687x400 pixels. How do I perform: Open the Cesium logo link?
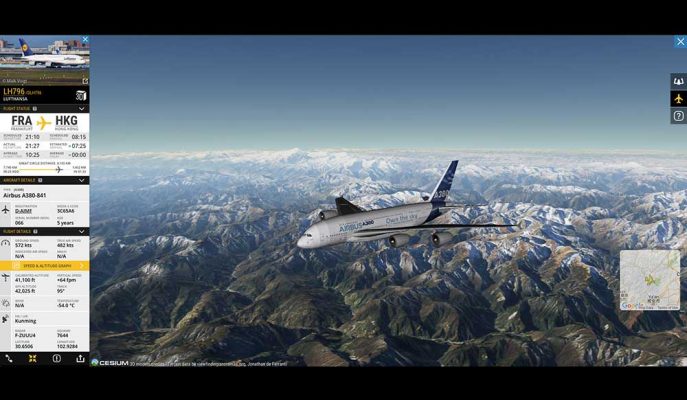click(x=110, y=362)
